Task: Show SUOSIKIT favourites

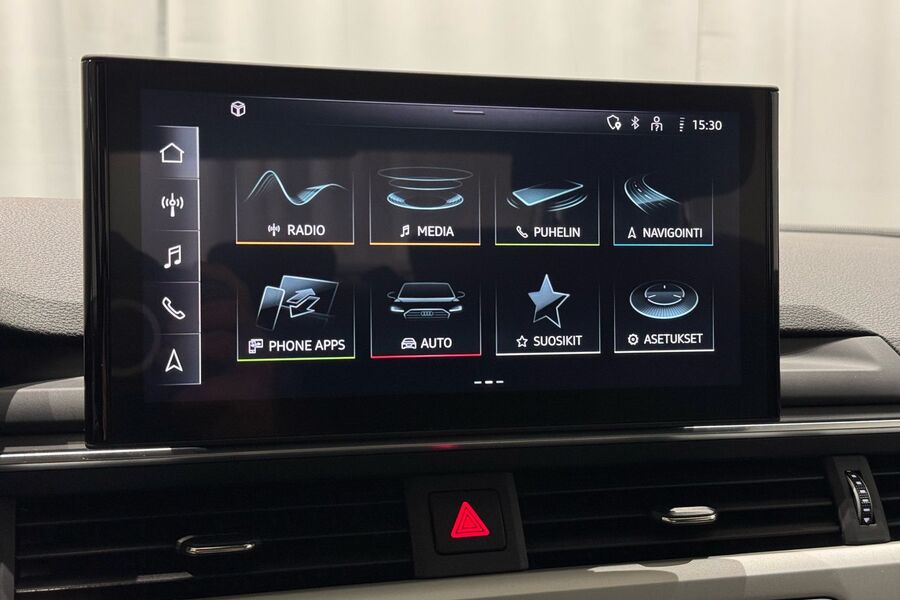Action: pyautogui.click(x=547, y=316)
